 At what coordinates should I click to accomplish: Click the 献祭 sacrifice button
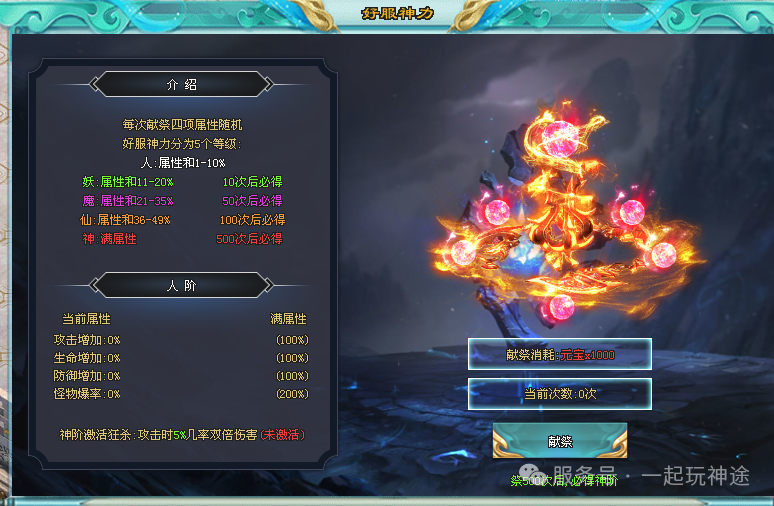[559, 441]
